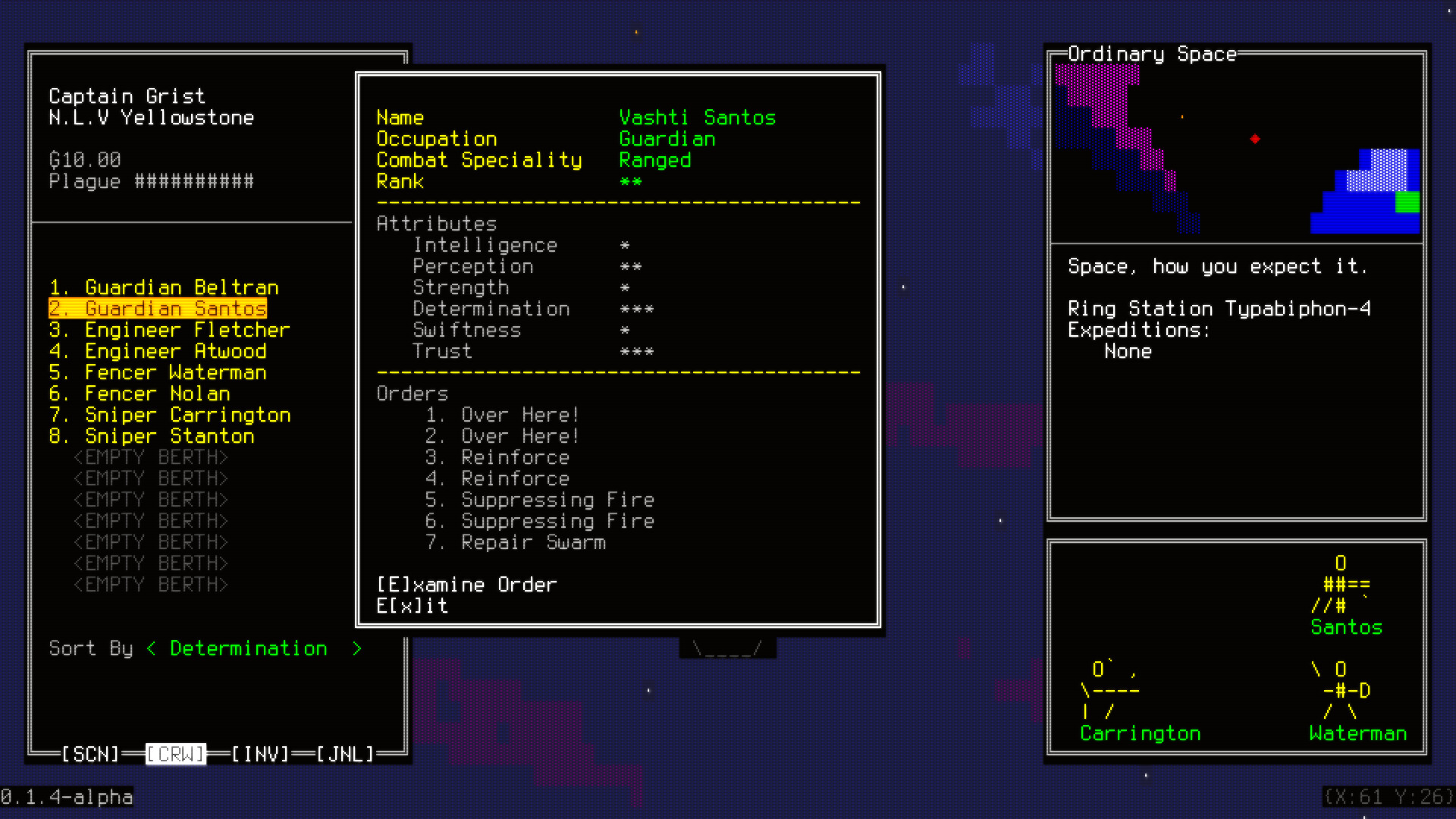Click the E[x]it option in the dialog
This screenshot has height=819, width=1456.
coord(413,606)
